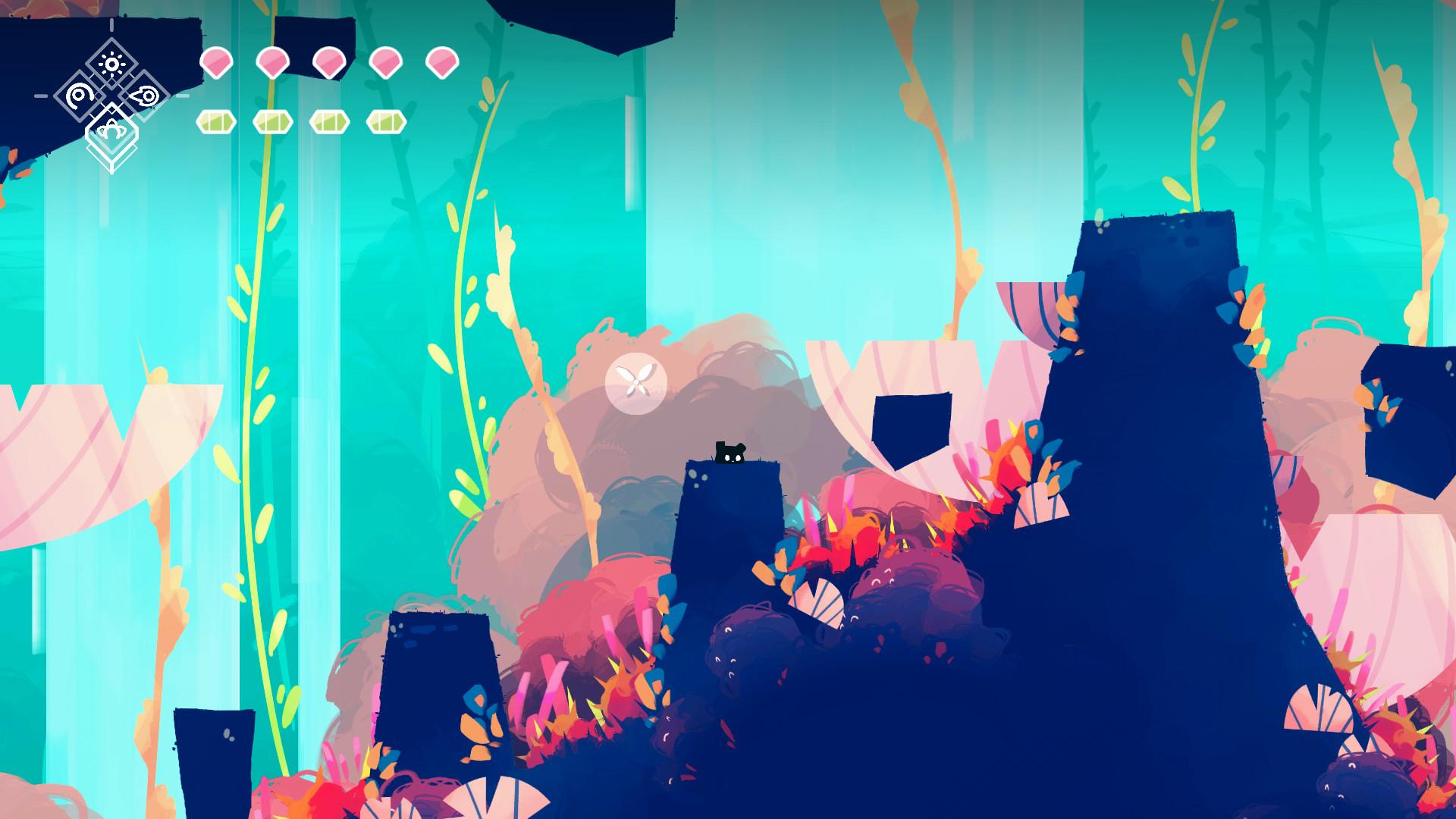The image size is (1456, 819).
Task: Select the teardrop ability icon on the emblem
Action: click(143, 96)
